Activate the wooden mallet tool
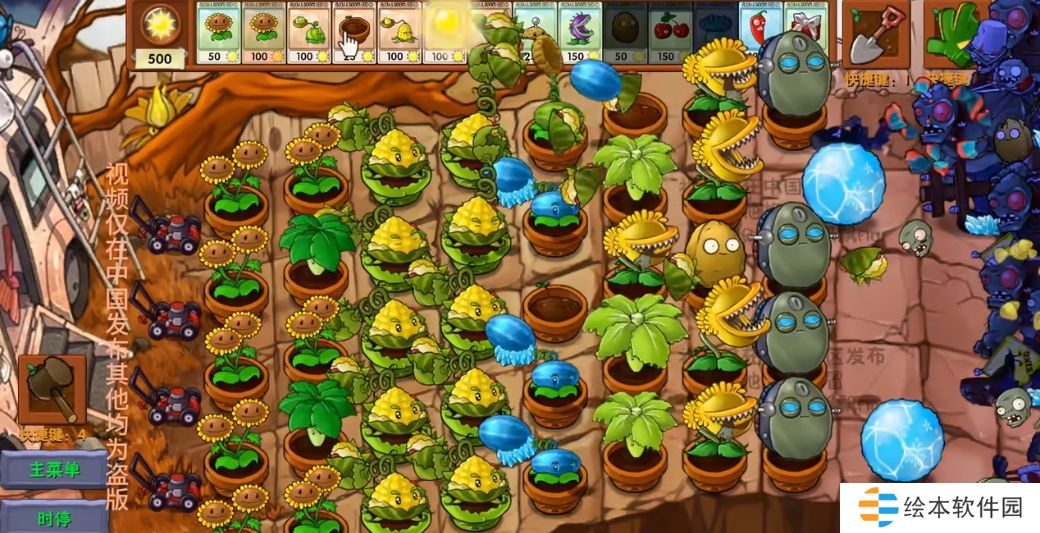The width and height of the screenshot is (1040, 533). 52,390
